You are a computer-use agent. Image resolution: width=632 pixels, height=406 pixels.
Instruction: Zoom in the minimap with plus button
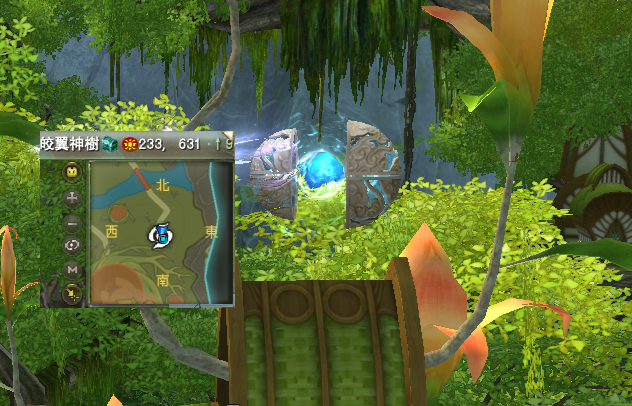point(72,198)
